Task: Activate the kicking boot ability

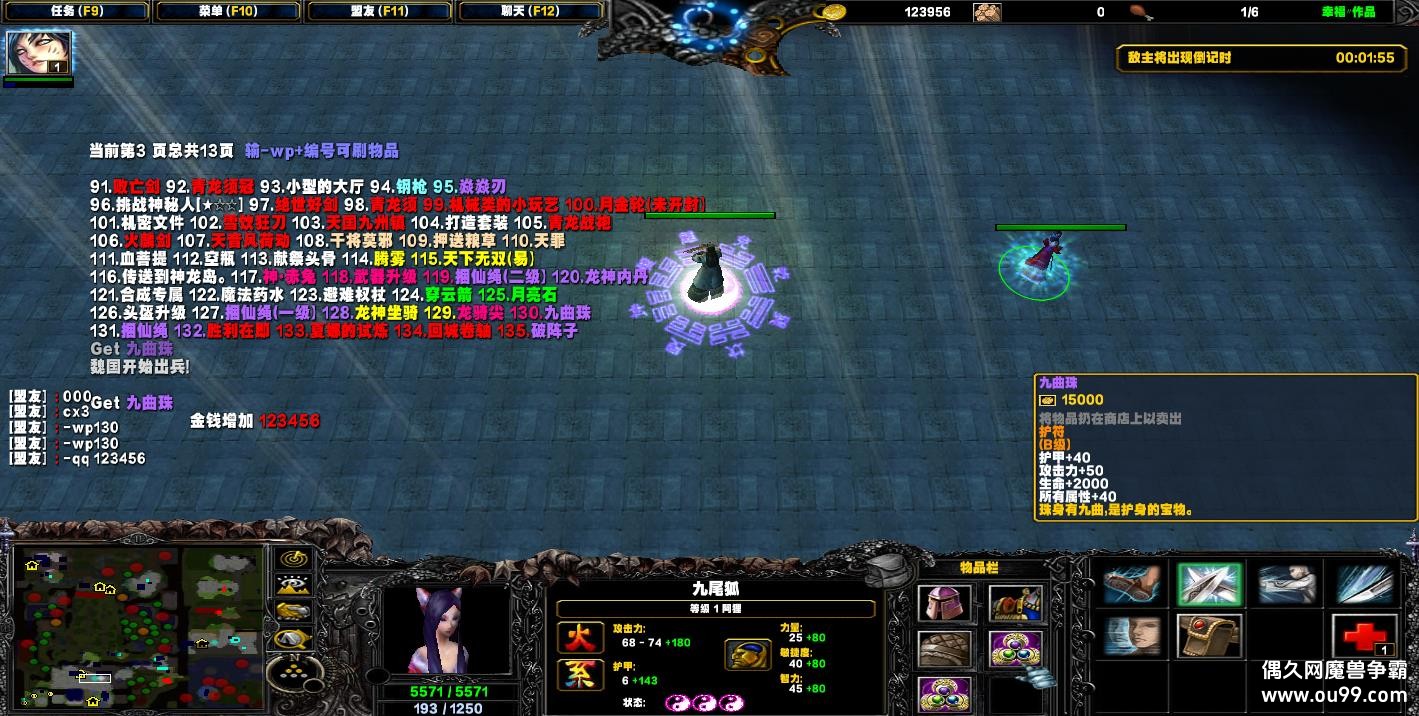Action: click(1132, 584)
